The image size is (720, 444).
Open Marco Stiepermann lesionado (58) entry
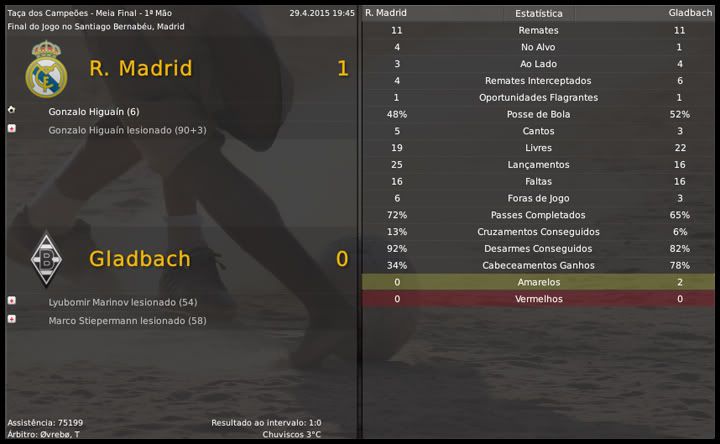point(126,320)
